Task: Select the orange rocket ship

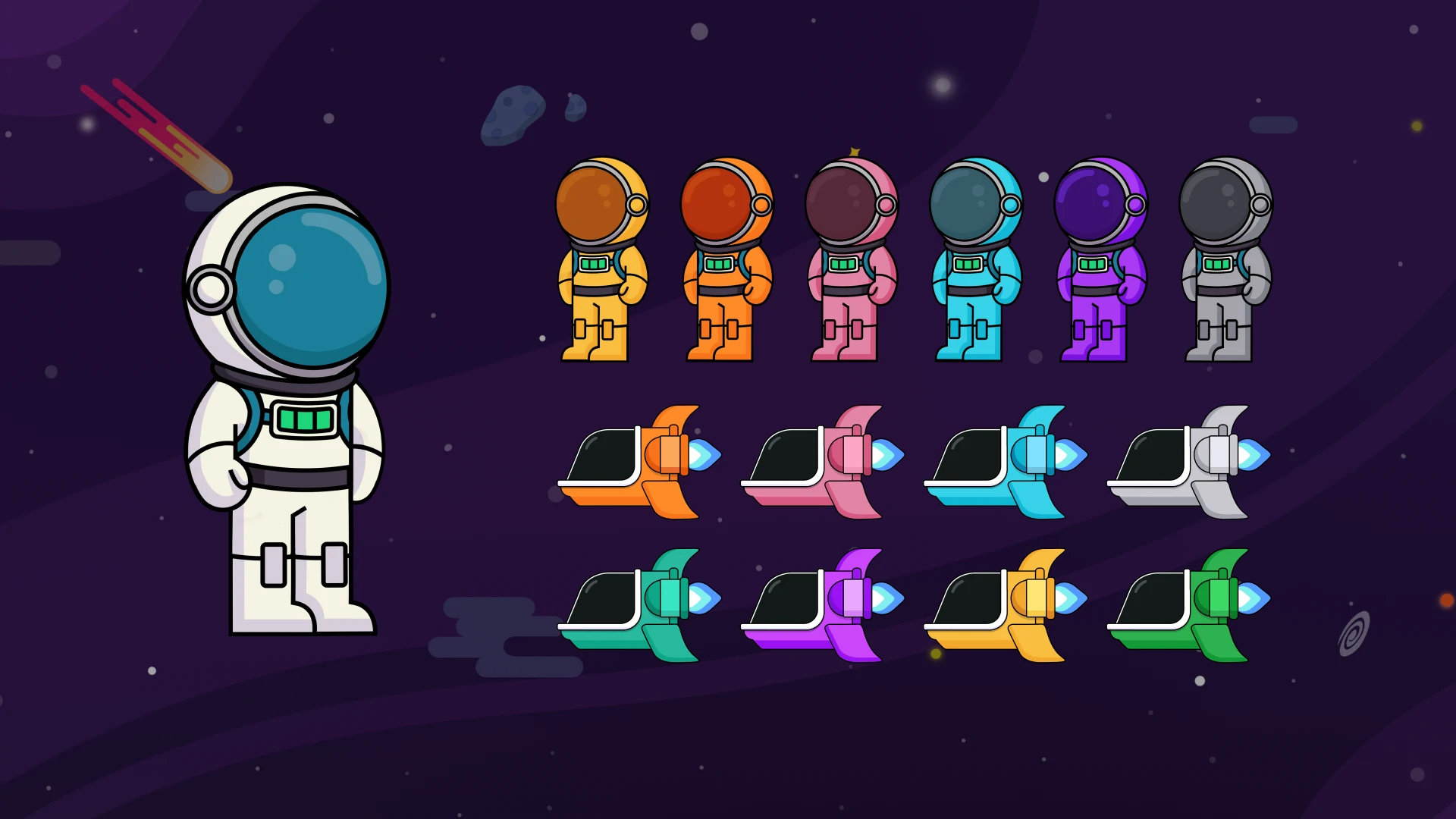Action: 639,463
